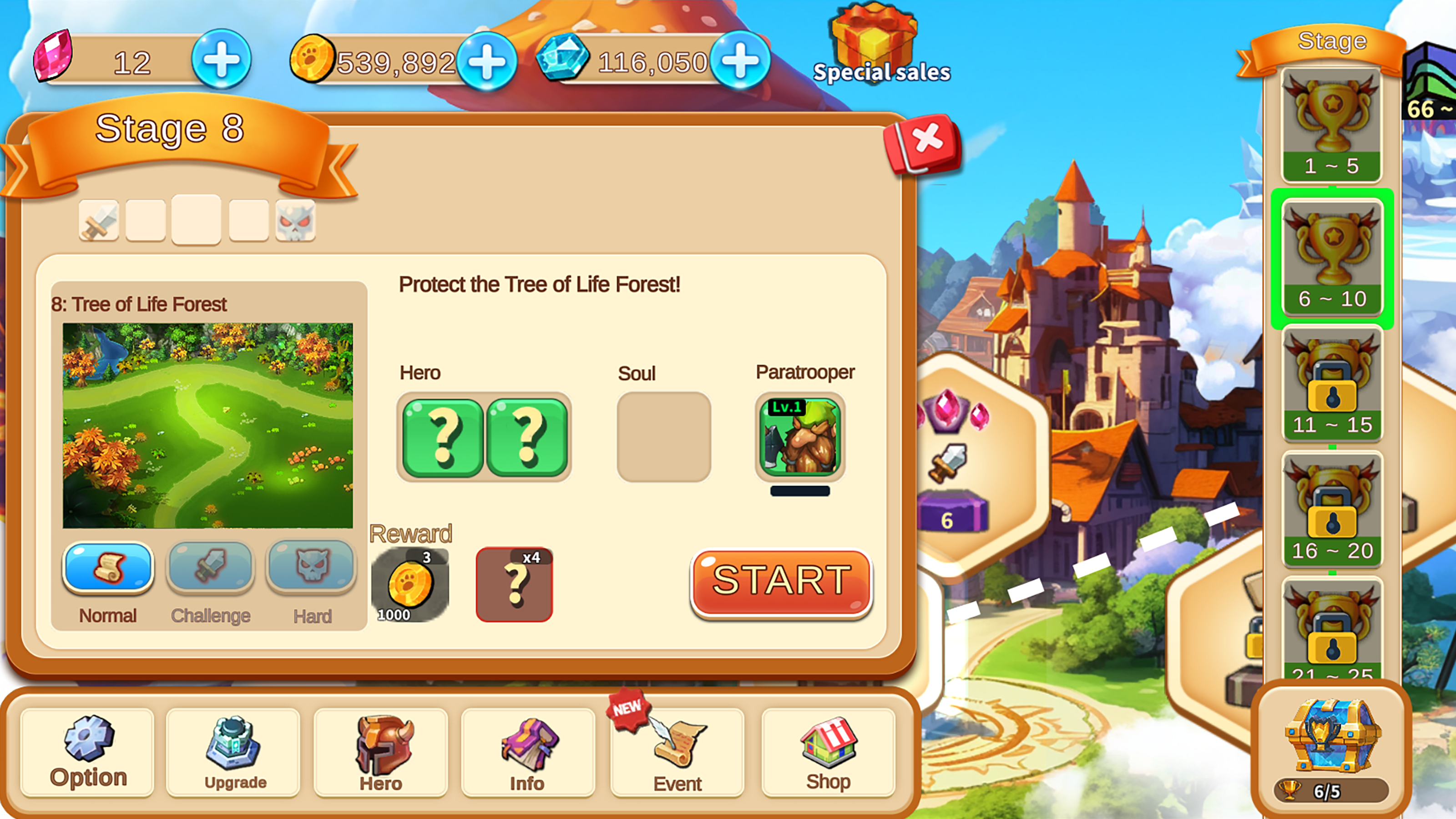The width and height of the screenshot is (1456, 819).
Task: Select highlighted stage group 6 ~ 10
Action: [x=1332, y=257]
